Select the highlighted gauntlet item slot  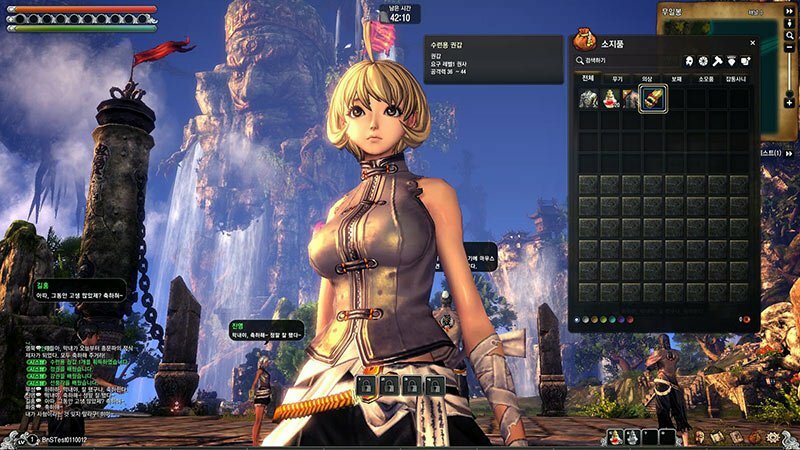click(653, 98)
